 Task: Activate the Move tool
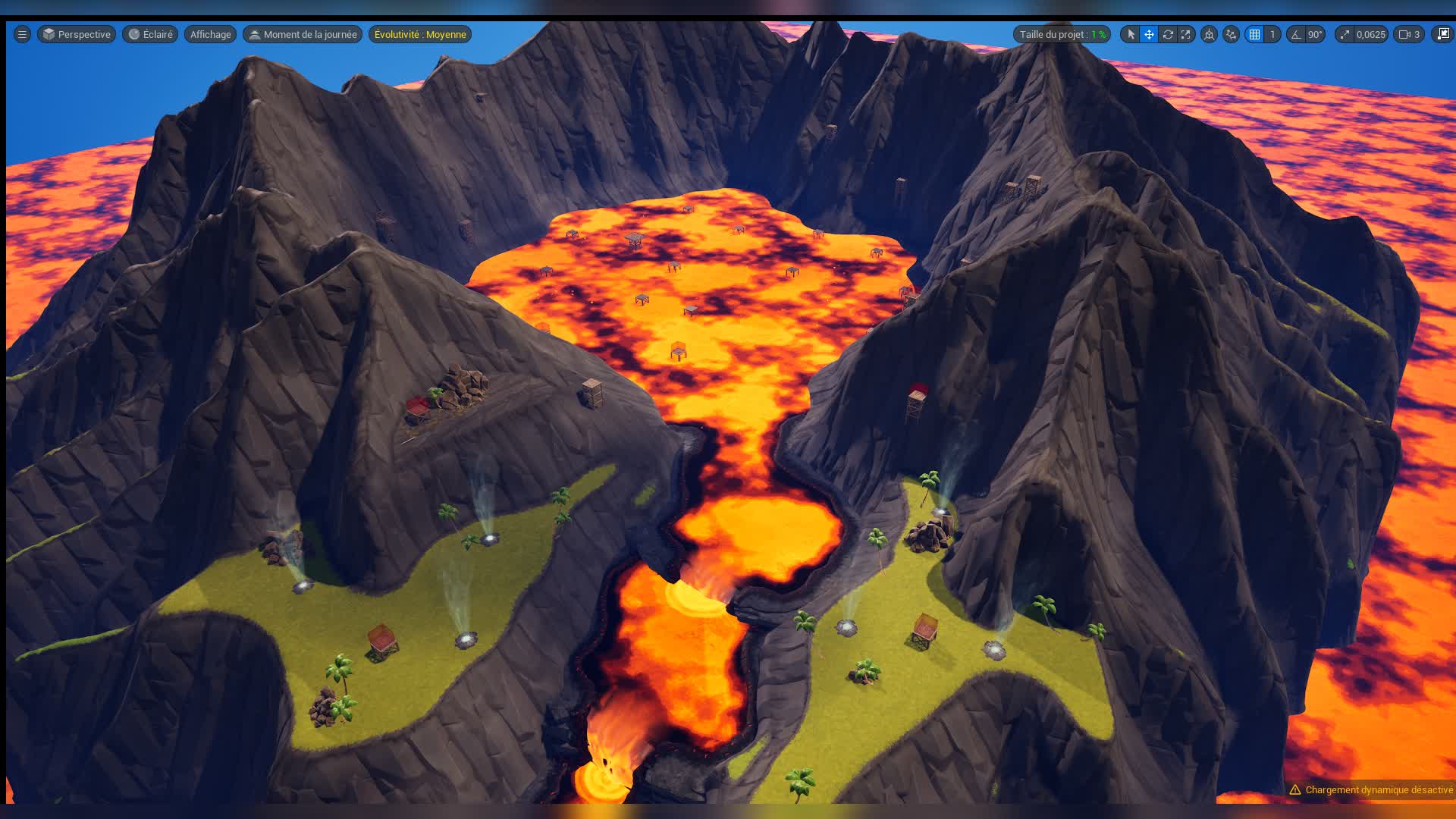(1151, 34)
